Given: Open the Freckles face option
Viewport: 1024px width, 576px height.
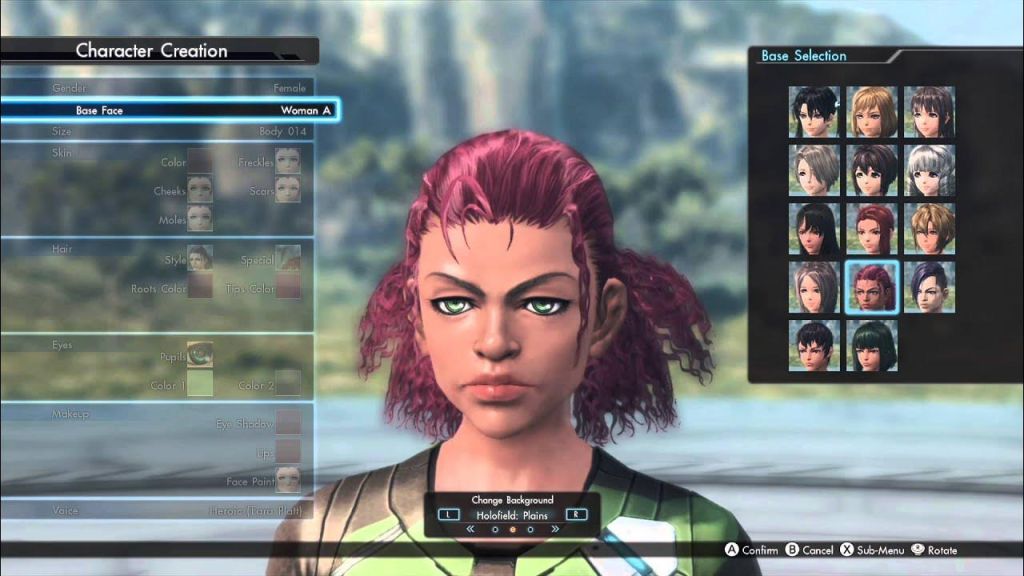Looking at the screenshot, I should click(288, 161).
